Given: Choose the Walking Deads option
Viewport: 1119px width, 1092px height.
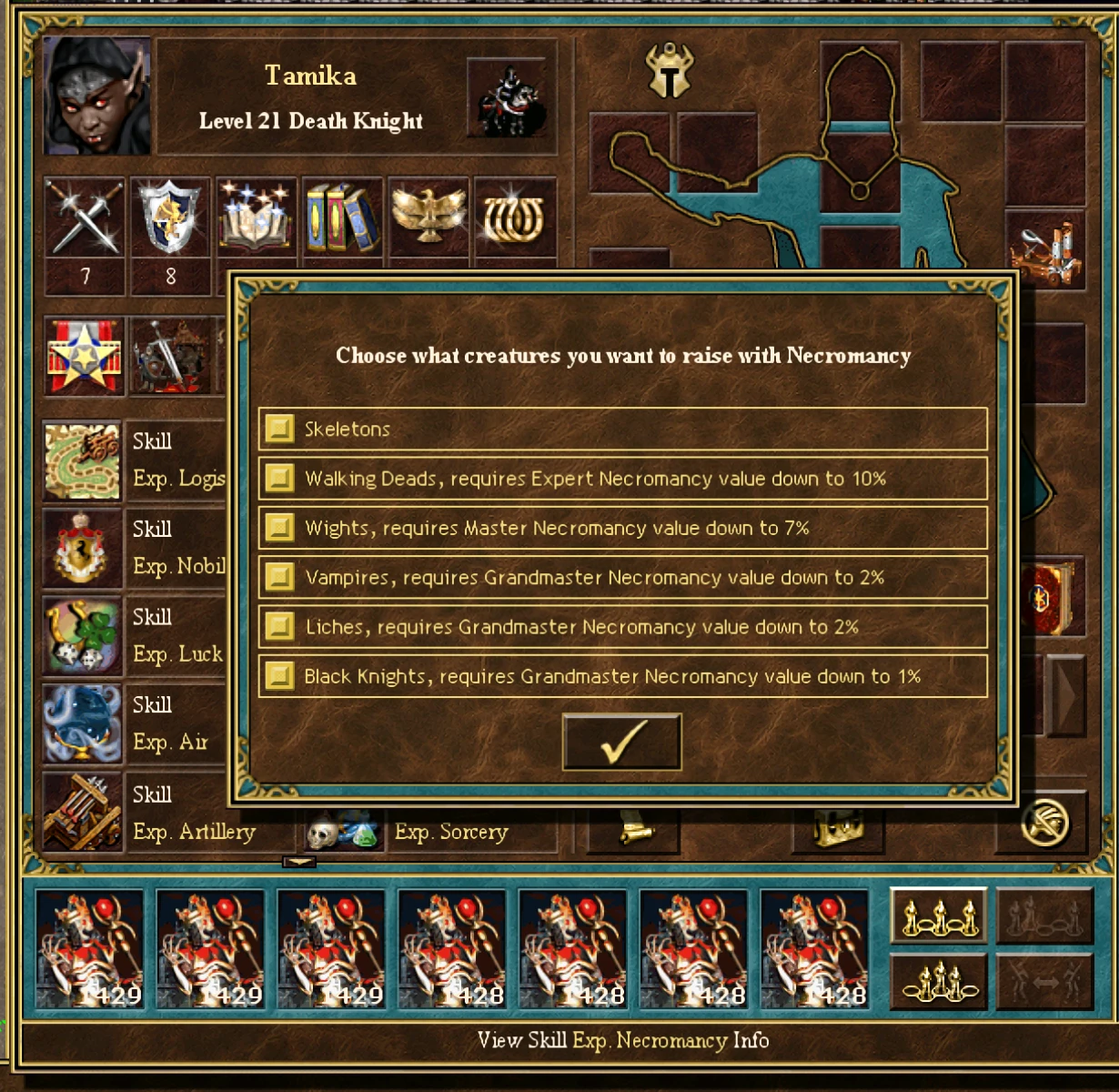Looking at the screenshot, I should pyautogui.click(x=279, y=479).
